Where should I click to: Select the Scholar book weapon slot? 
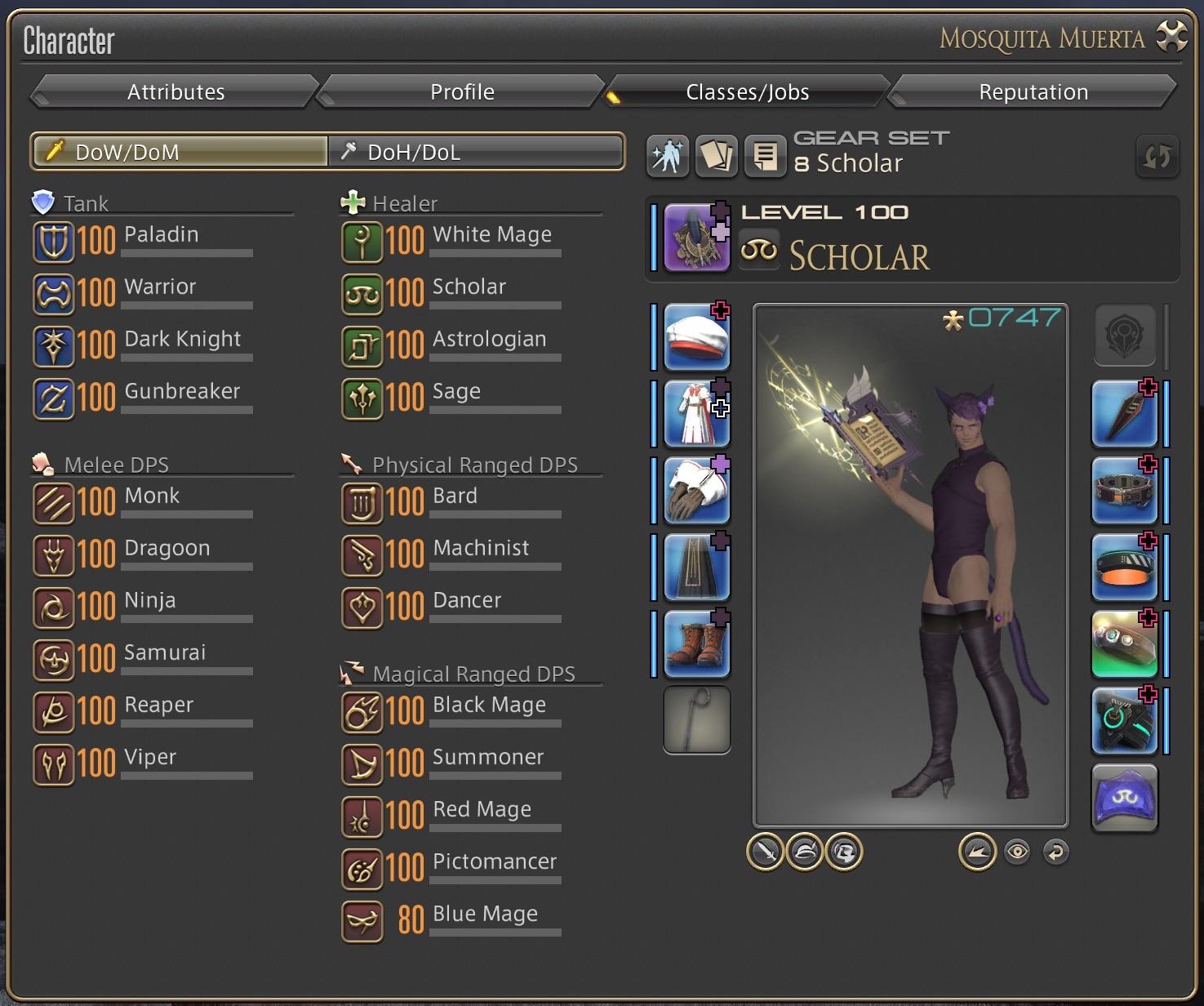pos(696,238)
